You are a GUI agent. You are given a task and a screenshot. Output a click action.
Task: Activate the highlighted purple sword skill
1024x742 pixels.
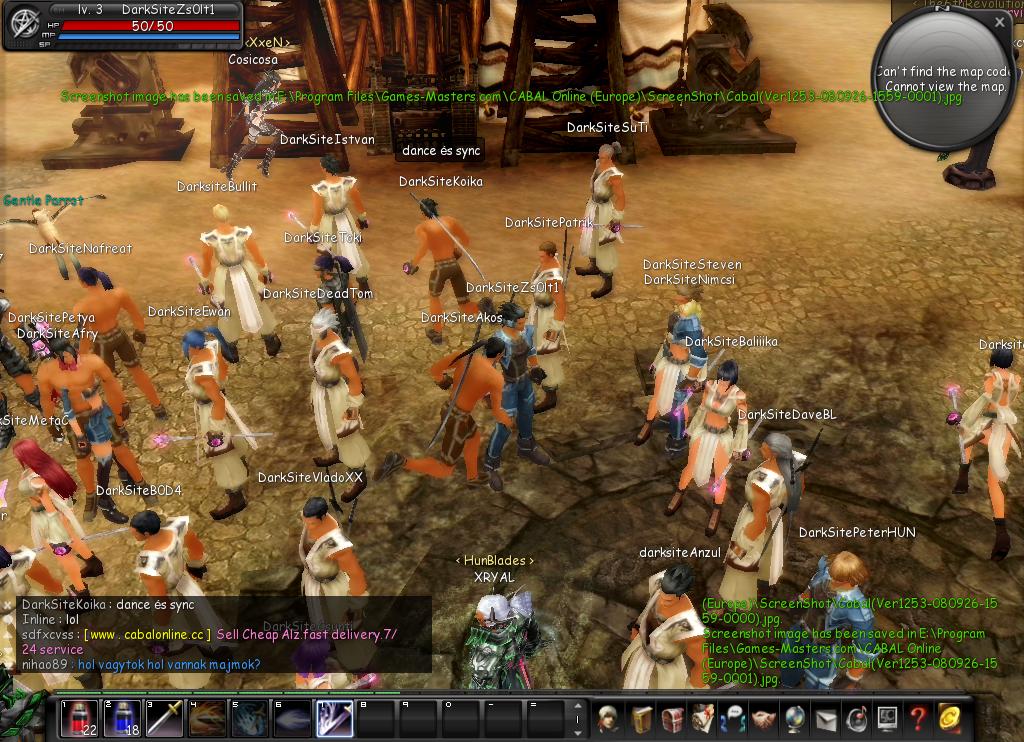tap(333, 718)
